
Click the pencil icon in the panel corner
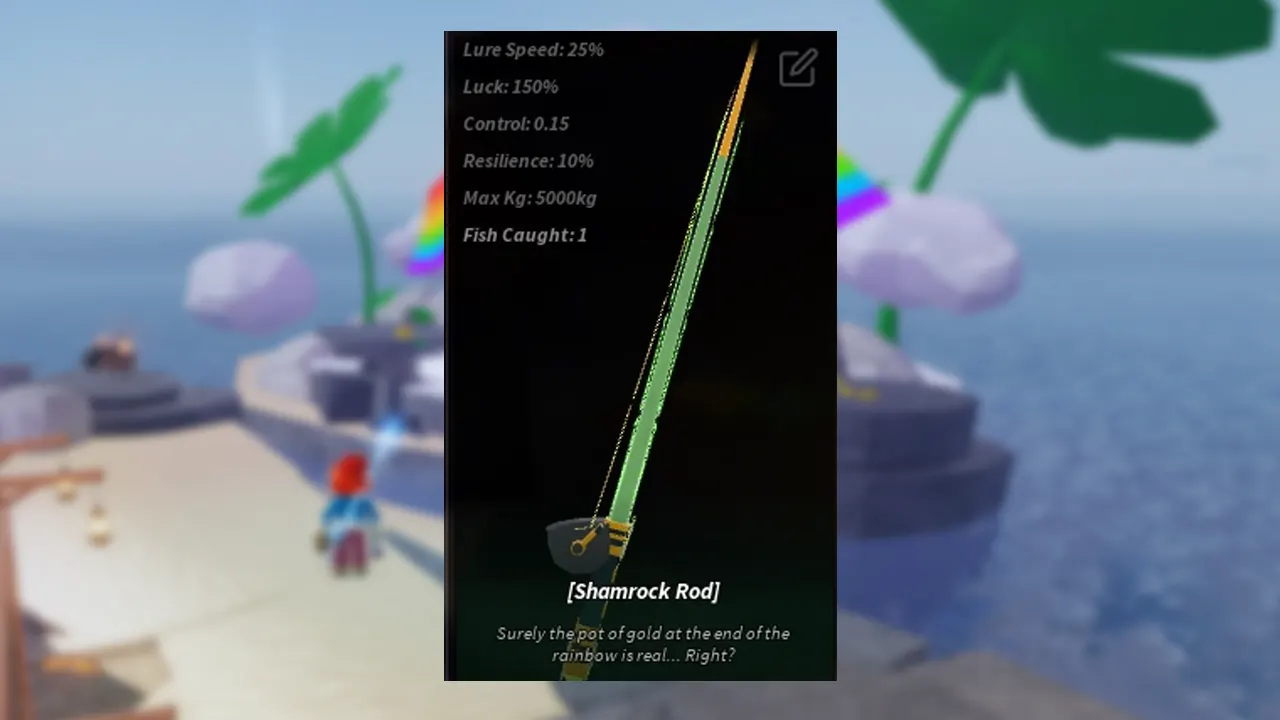coord(797,67)
